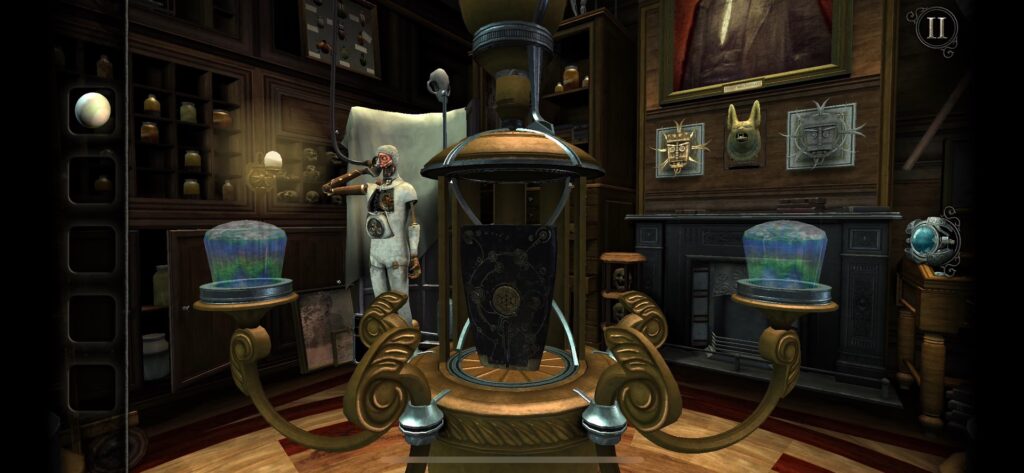
Task: Pause the game with the pause button
Action: coord(935,28)
